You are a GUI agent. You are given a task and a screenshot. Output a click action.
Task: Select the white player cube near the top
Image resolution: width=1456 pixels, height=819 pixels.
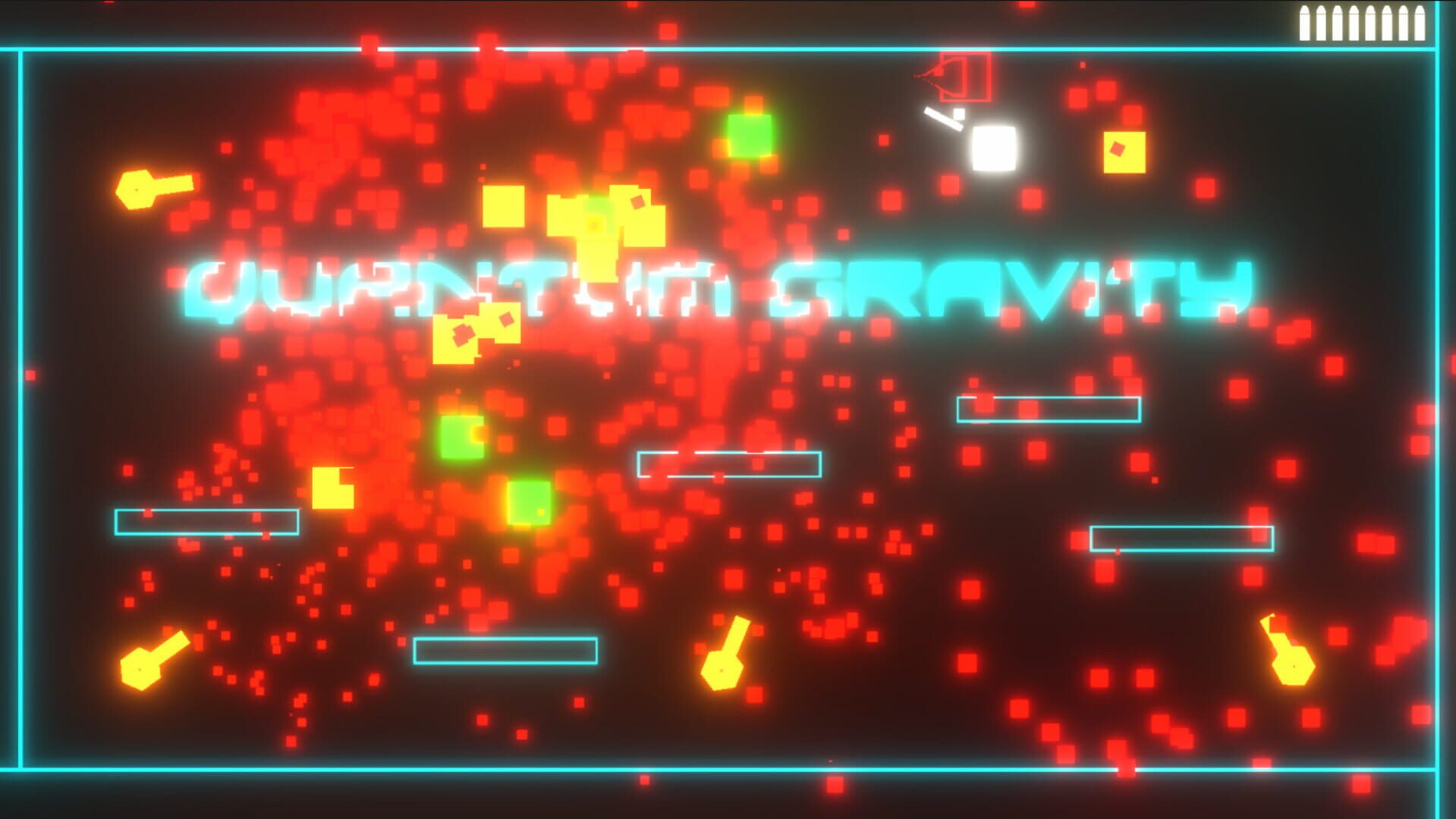pyautogui.click(x=995, y=148)
